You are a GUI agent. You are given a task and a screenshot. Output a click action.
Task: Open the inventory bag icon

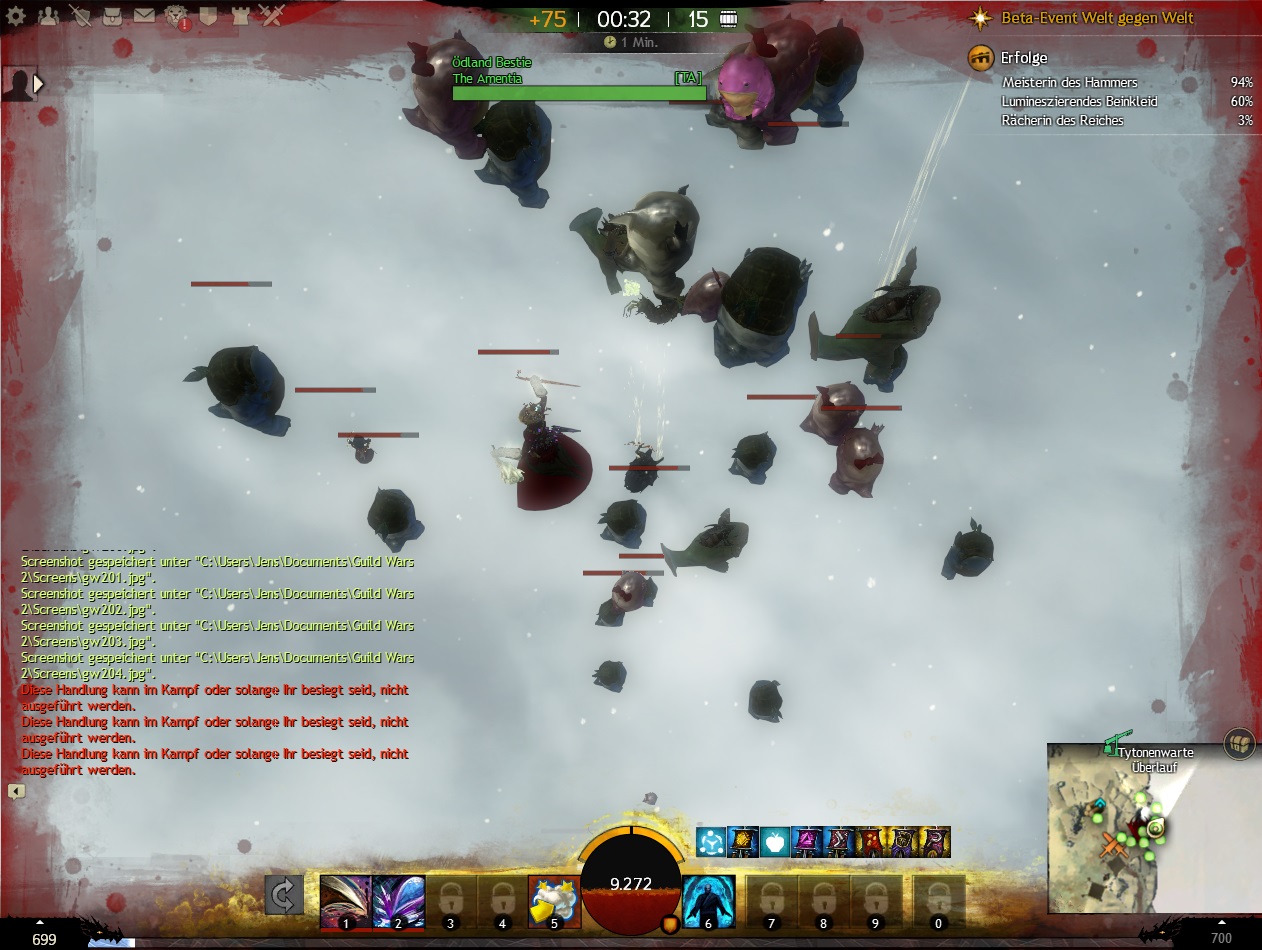[x=112, y=16]
